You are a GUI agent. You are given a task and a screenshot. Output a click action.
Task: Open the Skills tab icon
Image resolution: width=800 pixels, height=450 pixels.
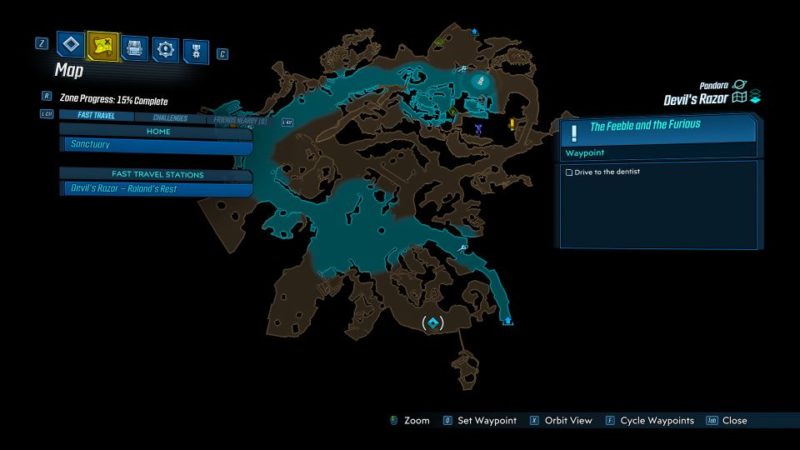click(x=165, y=47)
